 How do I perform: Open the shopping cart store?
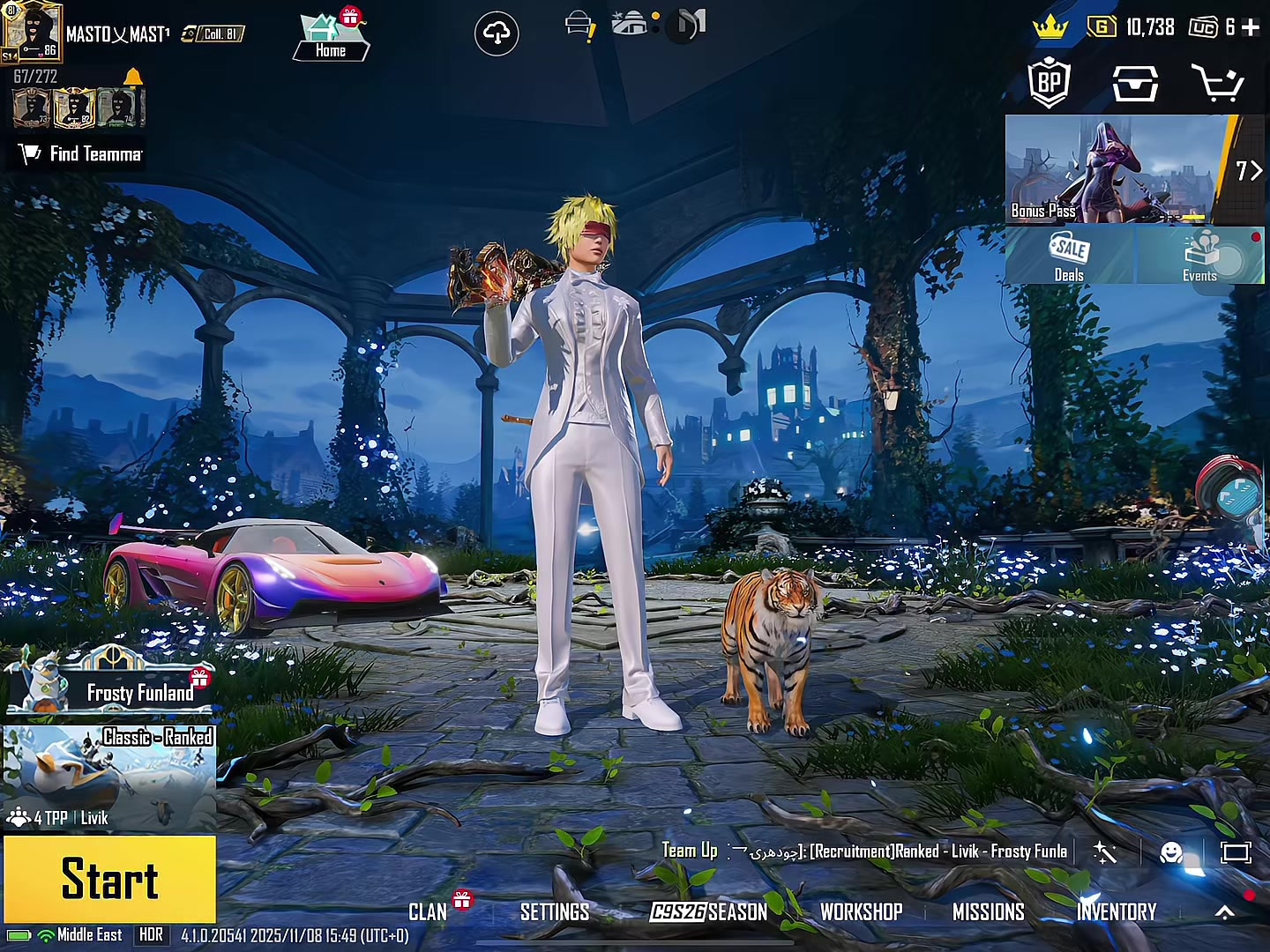[1217, 84]
